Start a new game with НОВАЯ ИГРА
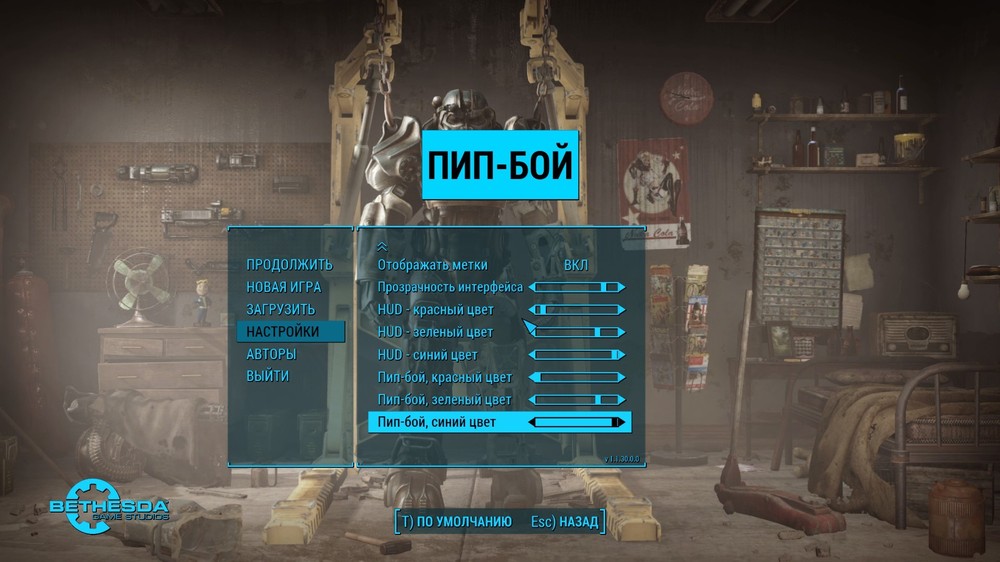1000x562 pixels. point(285,287)
